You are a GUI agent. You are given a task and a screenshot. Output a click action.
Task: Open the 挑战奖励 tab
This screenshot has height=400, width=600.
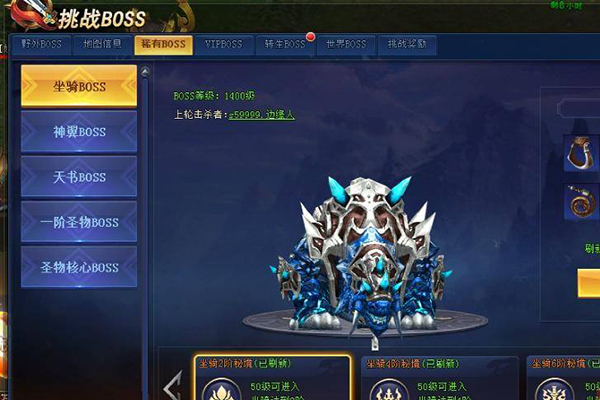[x=408, y=45]
